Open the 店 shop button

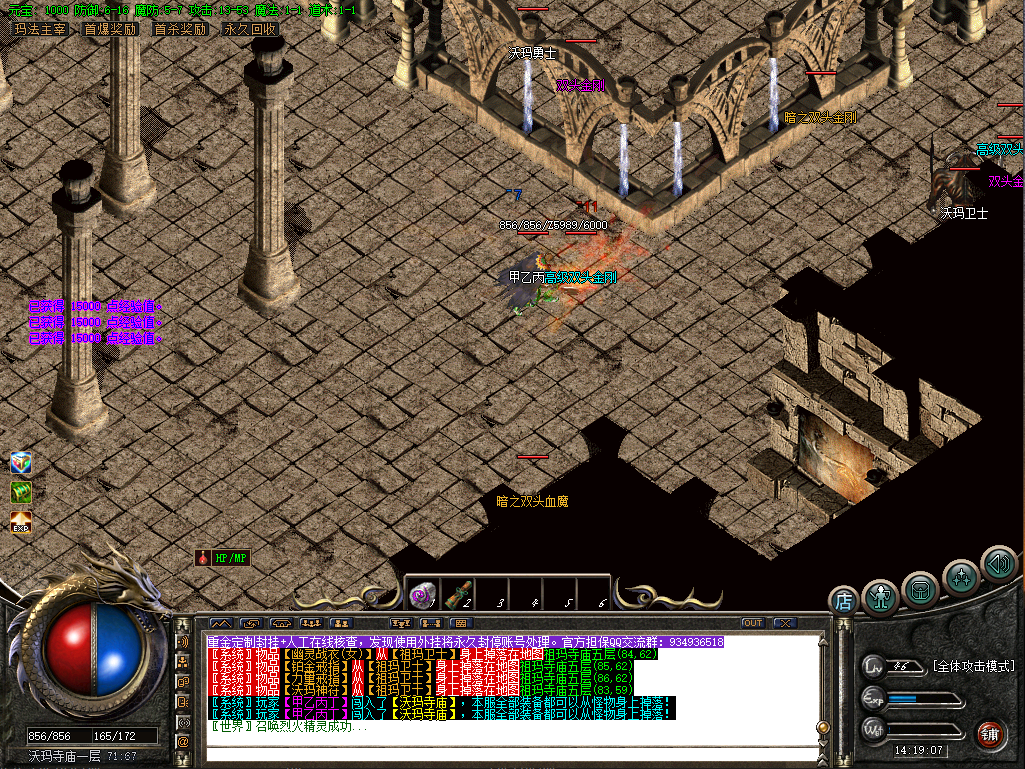844,601
